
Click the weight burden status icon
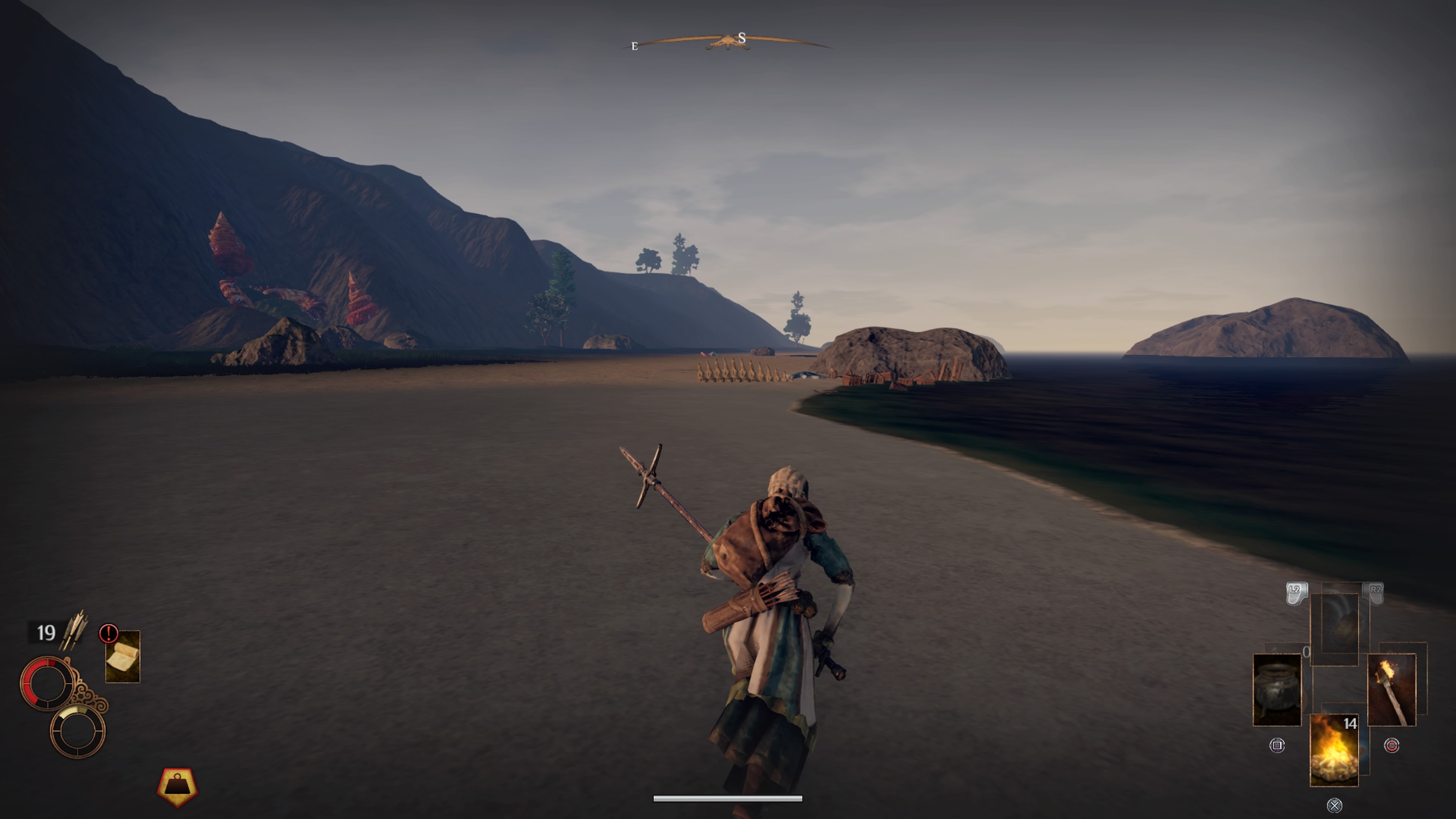(177, 786)
